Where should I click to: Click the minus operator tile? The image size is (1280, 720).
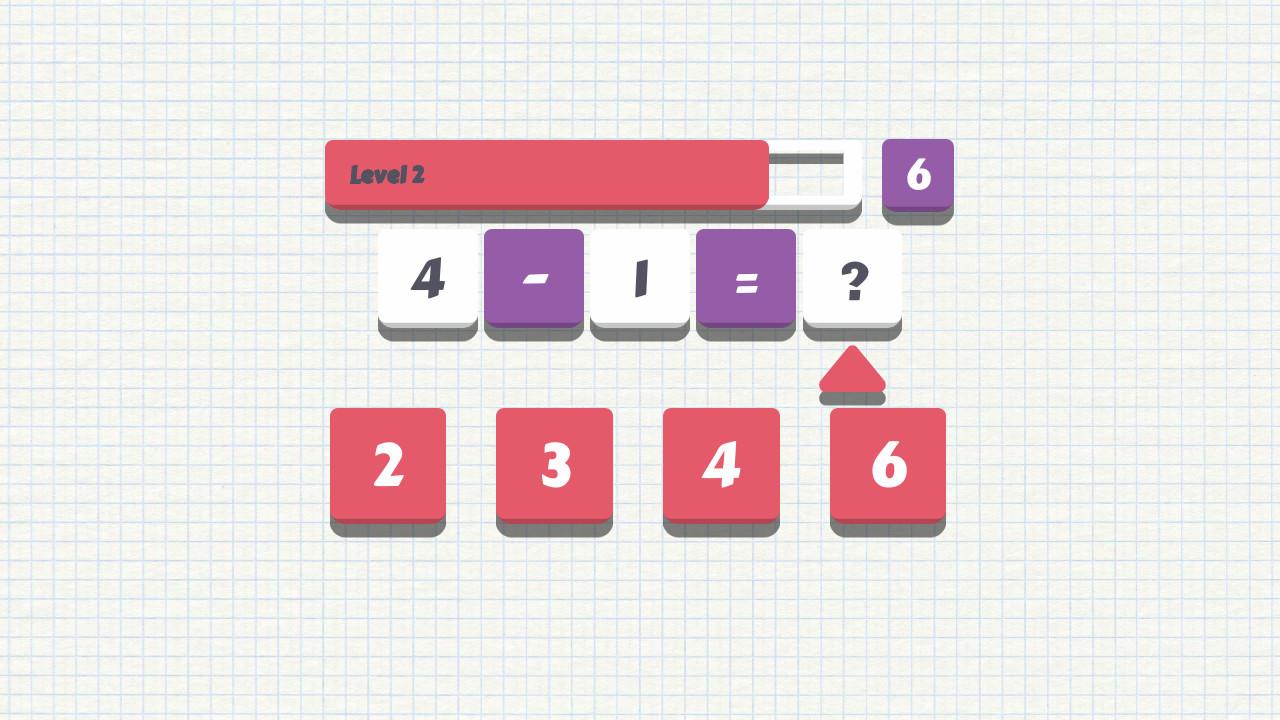click(533, 277)
